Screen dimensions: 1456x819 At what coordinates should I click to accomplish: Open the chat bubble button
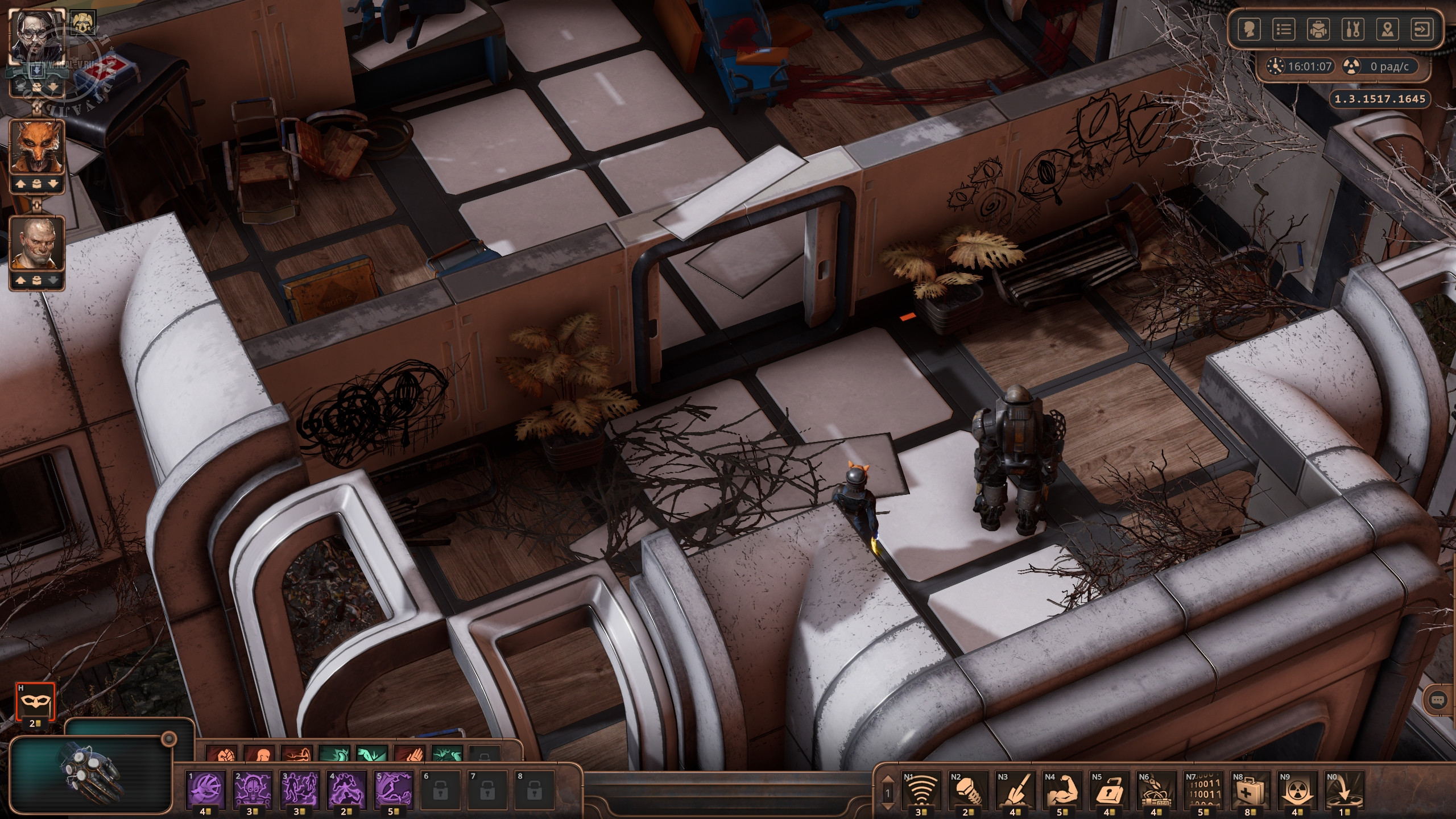coord(1438,717)
